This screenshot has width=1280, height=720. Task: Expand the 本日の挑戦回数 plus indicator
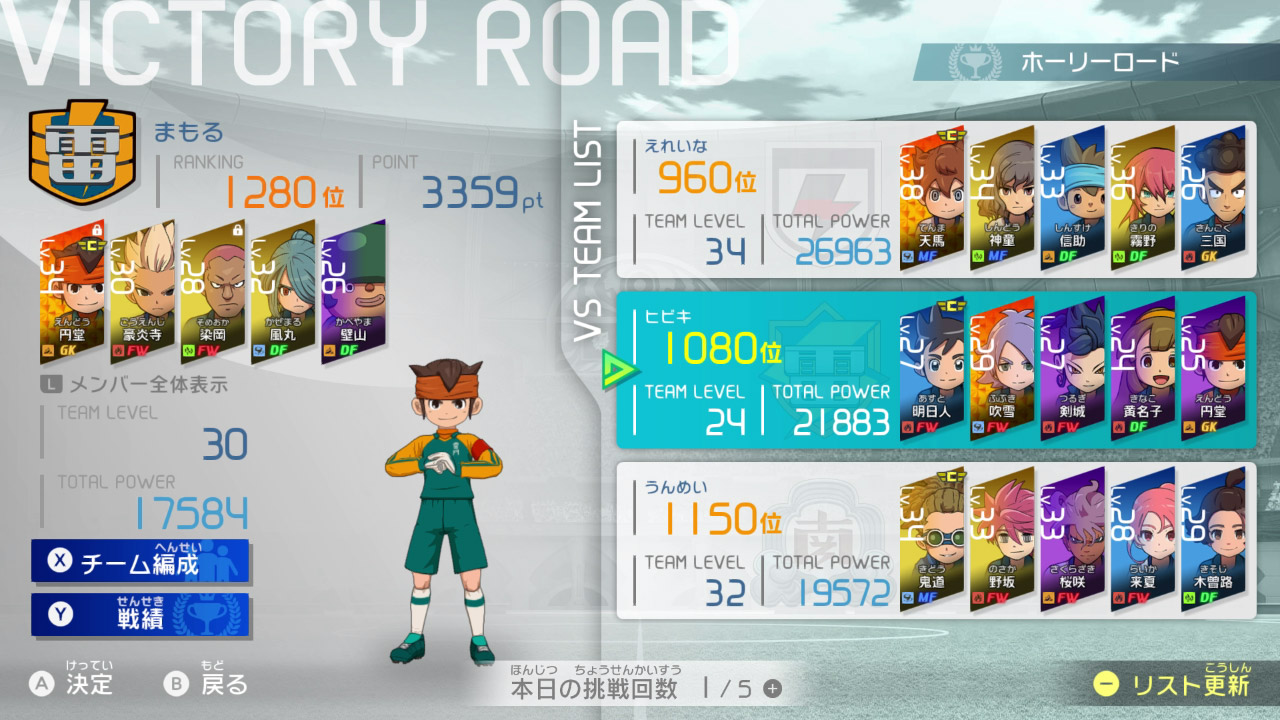(773, 688)
